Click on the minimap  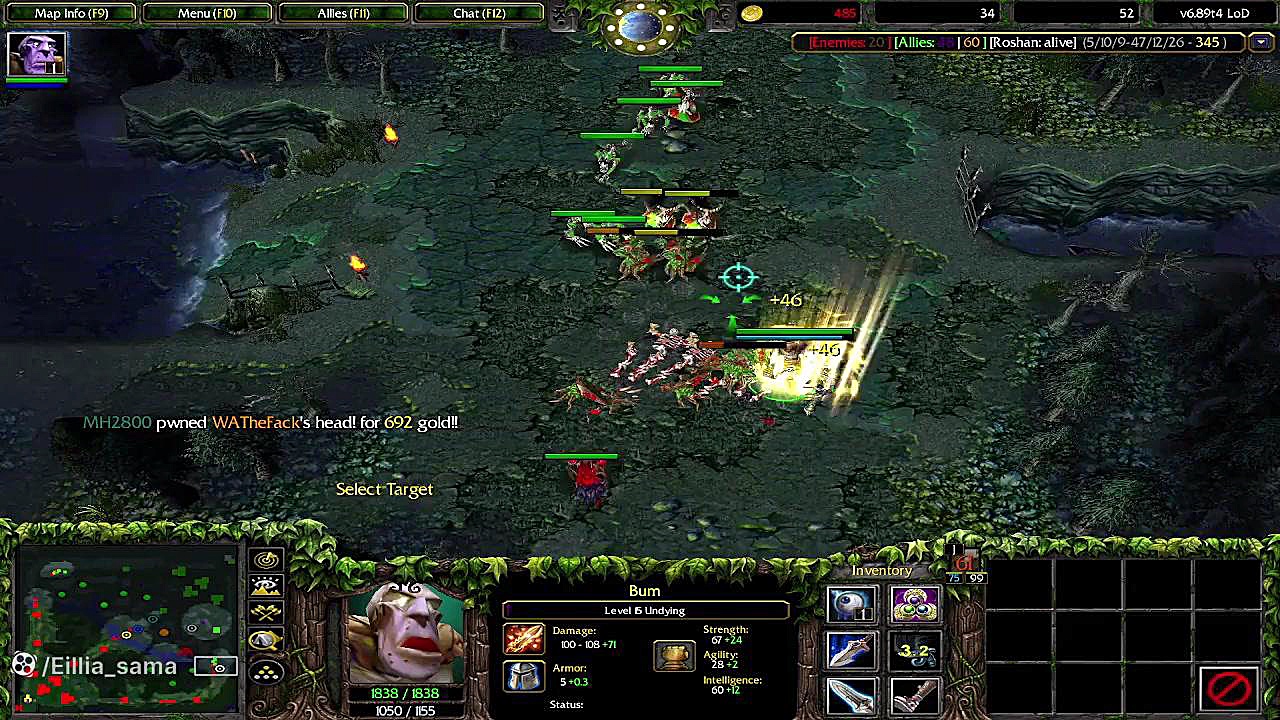[x=125, y=620]
